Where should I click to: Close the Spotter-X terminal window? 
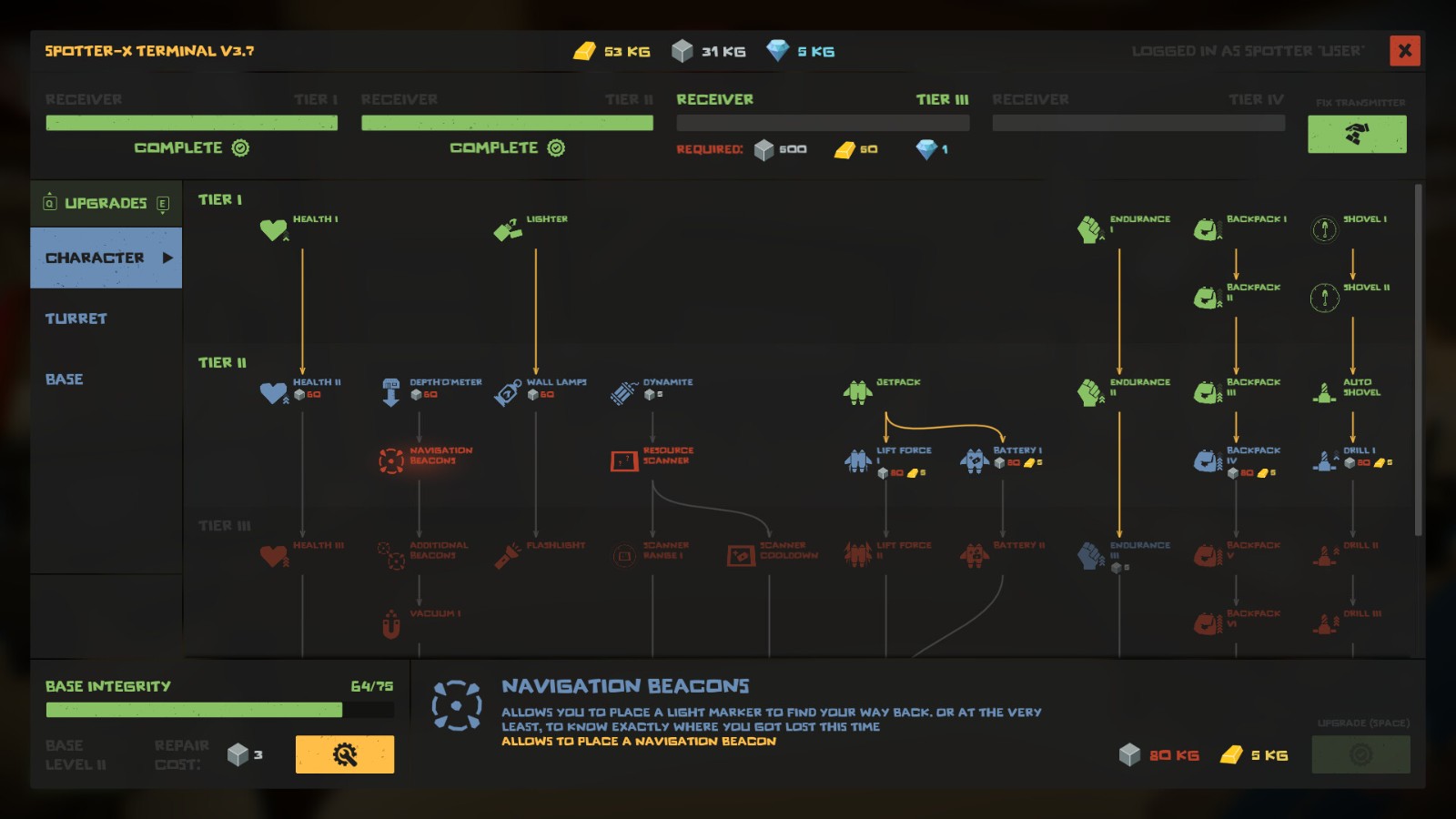[1404, 51]
